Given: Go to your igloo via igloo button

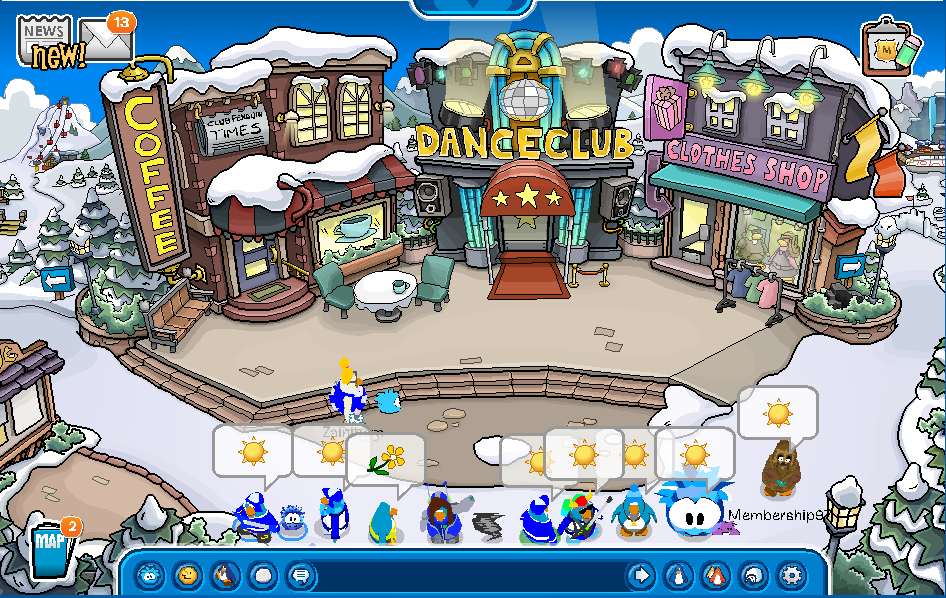Looking at the screenshot, I should tap(754, 575).
